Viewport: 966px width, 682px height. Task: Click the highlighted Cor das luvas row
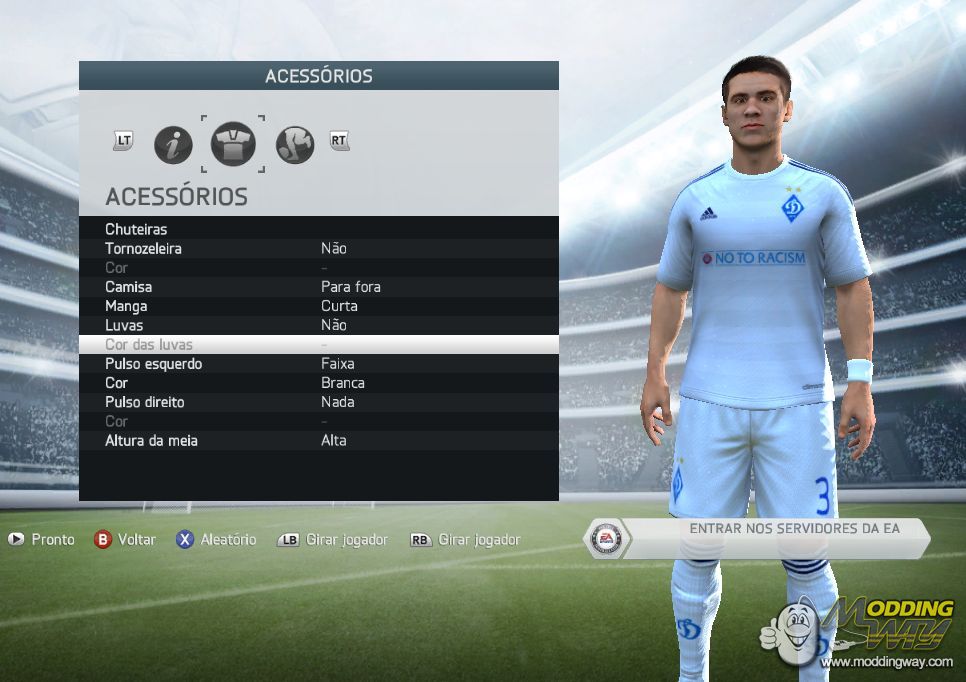(x=318, y=344)
